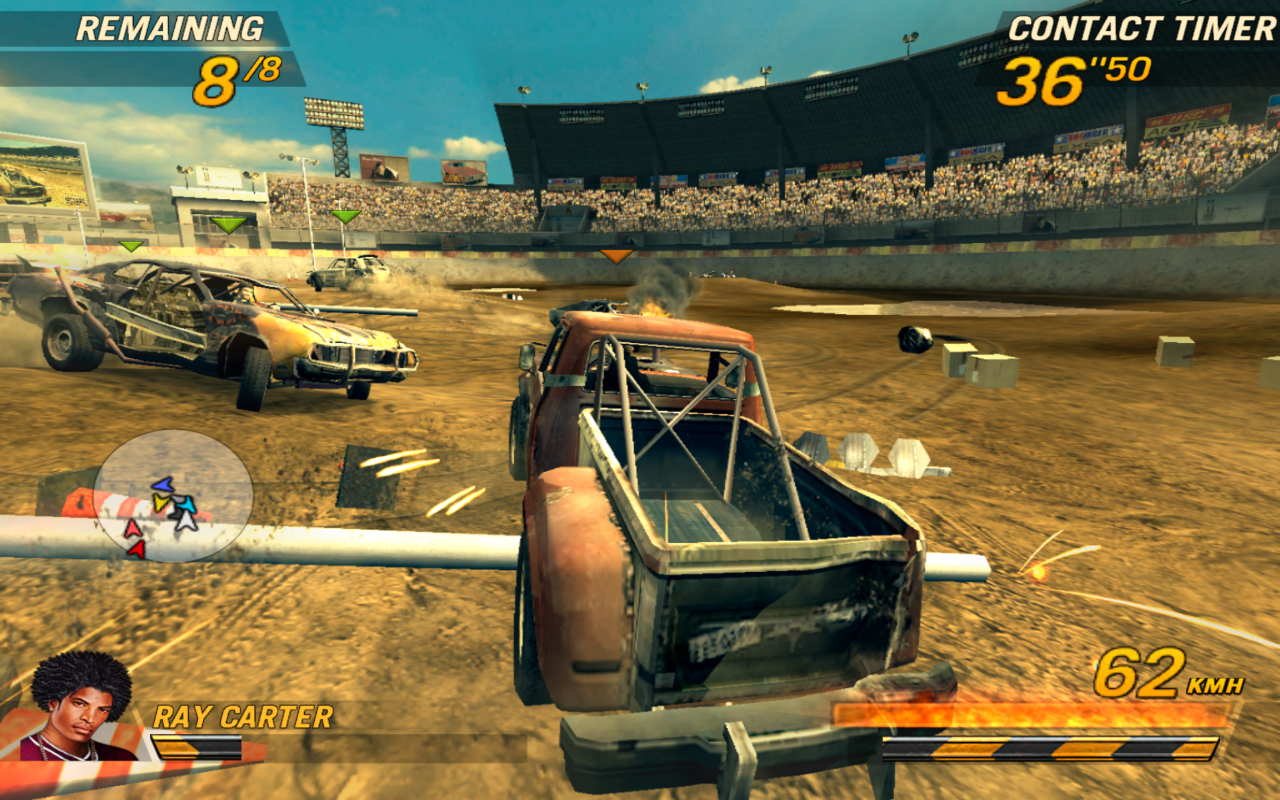1280x800 pixels.
Task: Select the Ray Carter driver portrait
Action: (80, 705)
